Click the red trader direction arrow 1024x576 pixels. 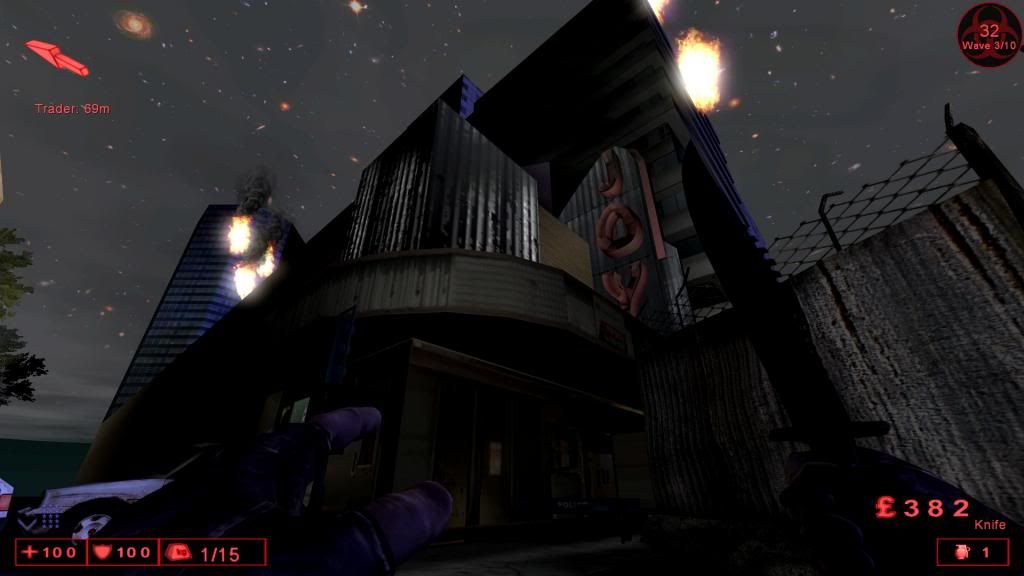pos(57,57)
